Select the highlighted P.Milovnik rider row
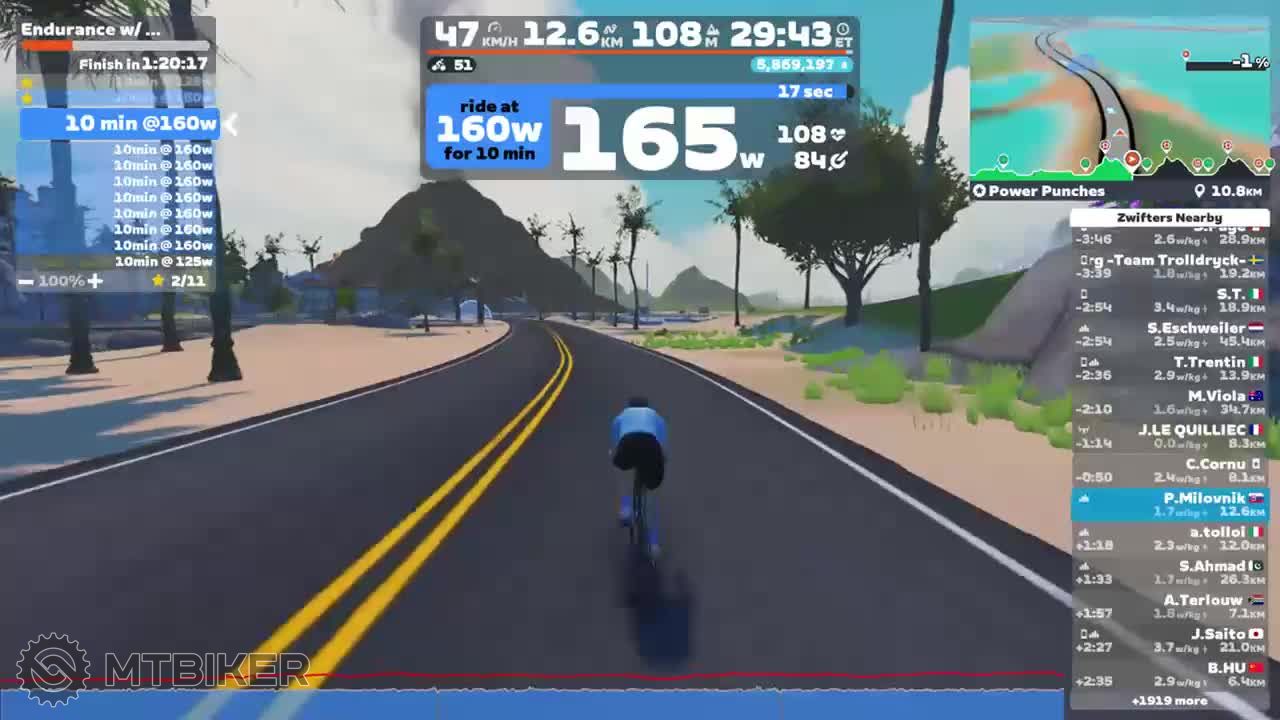 pos(1169,504)
